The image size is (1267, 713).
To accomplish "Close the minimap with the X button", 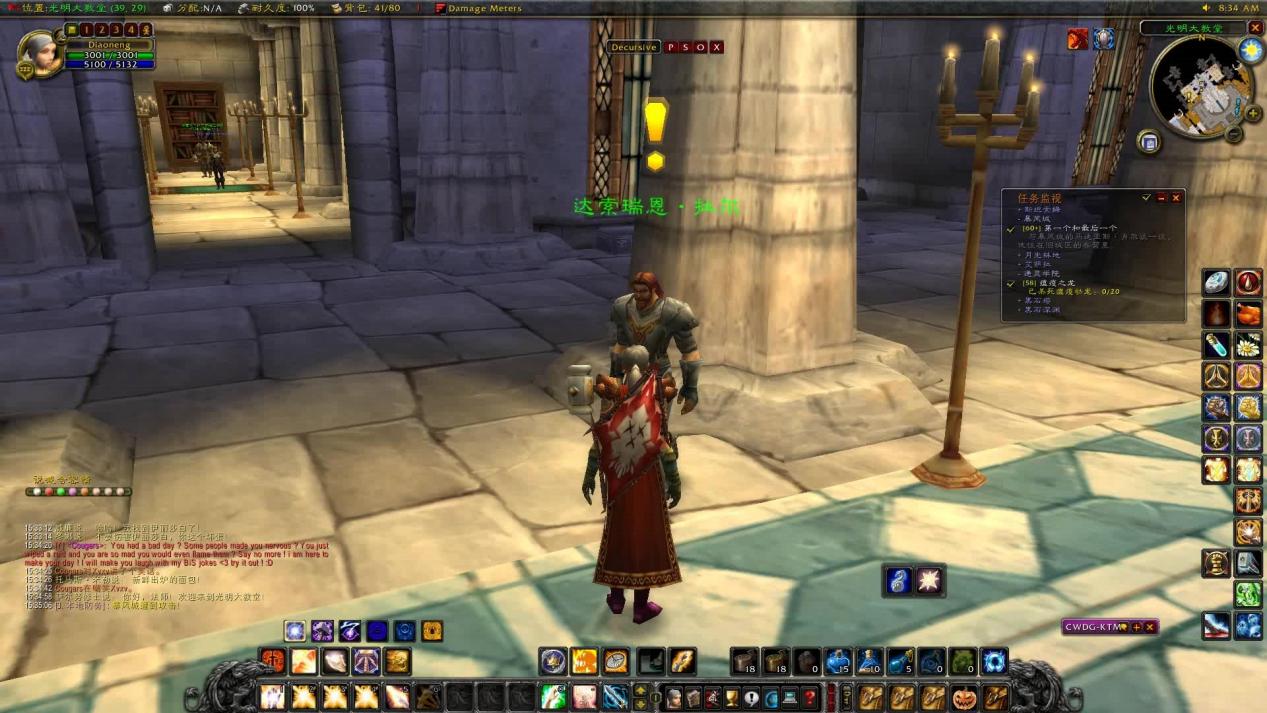I will coord(1256,28).
